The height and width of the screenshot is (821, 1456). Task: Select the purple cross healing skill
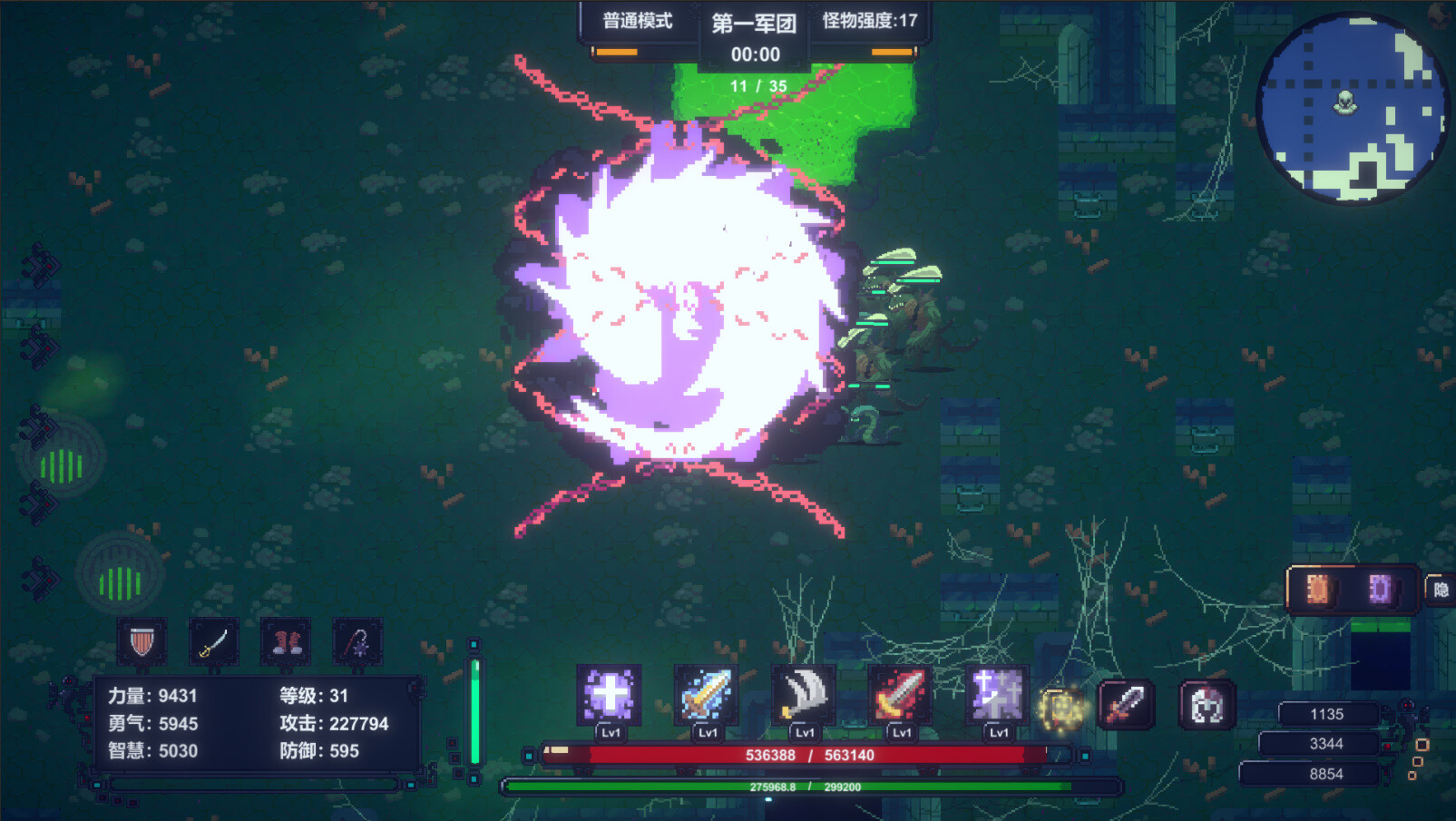point(608,697)
